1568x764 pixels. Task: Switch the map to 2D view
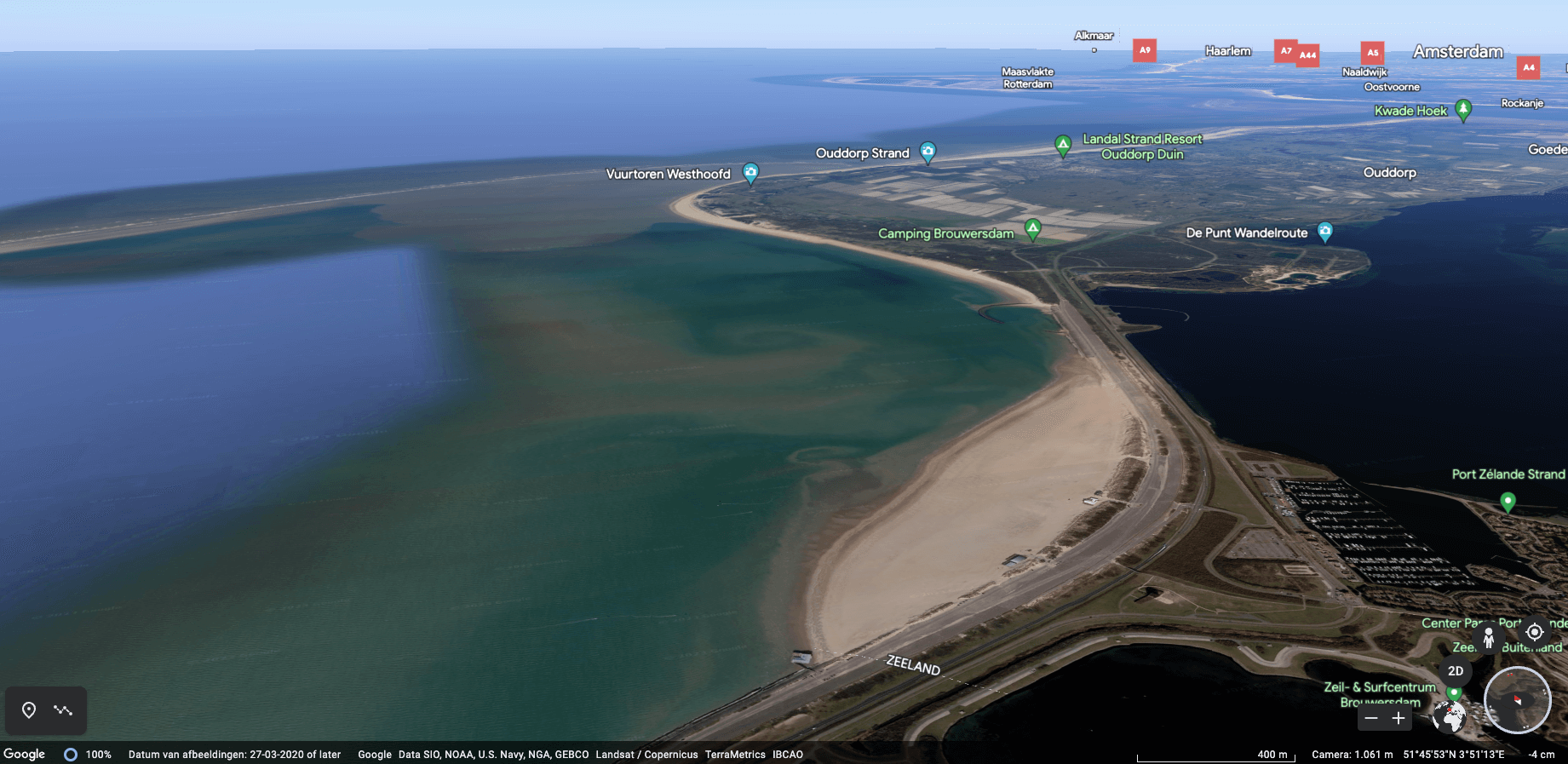pyautogui.click(x=1456, y=671)
